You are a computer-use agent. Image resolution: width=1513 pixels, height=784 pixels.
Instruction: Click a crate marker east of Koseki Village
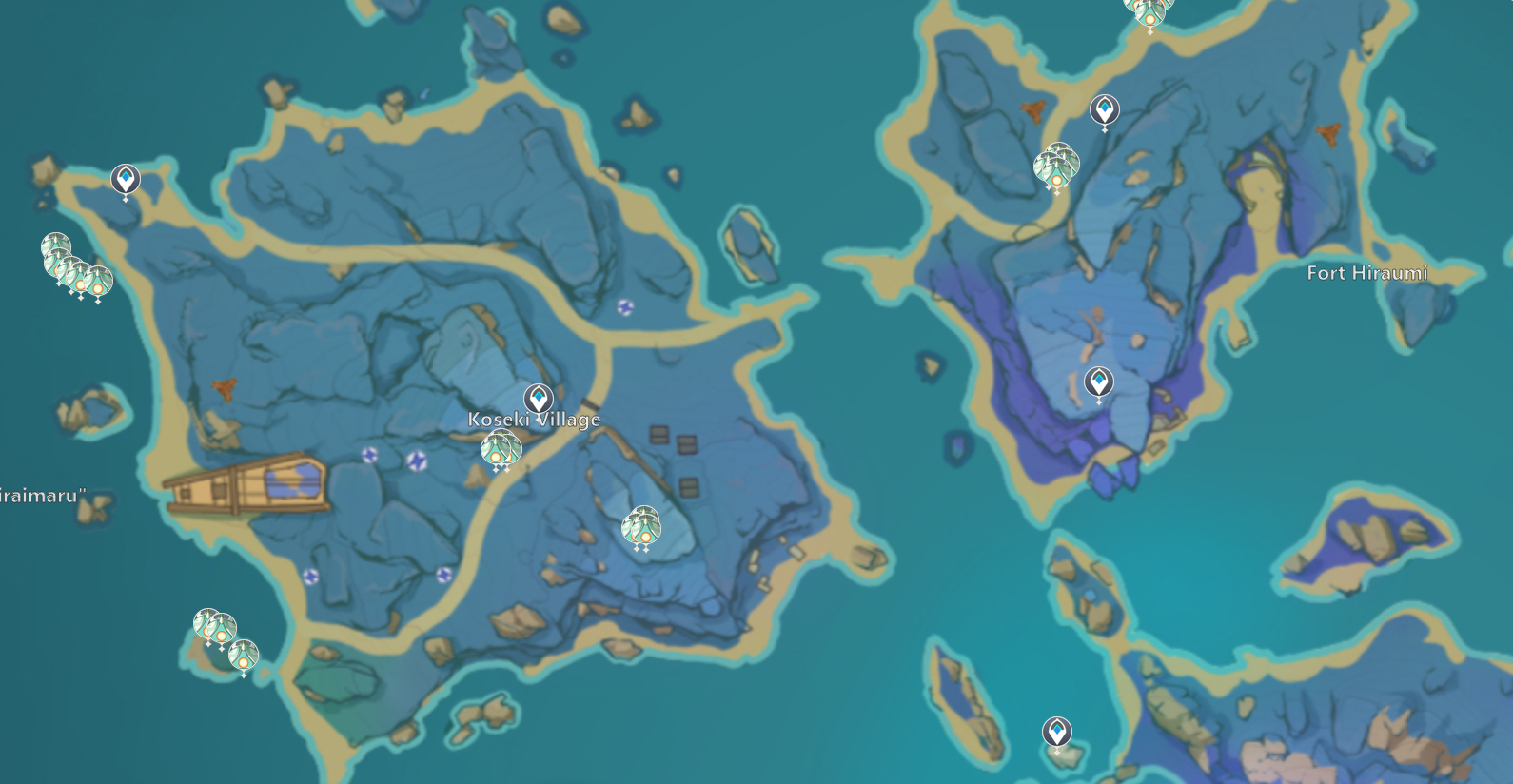tap(658, 436)
